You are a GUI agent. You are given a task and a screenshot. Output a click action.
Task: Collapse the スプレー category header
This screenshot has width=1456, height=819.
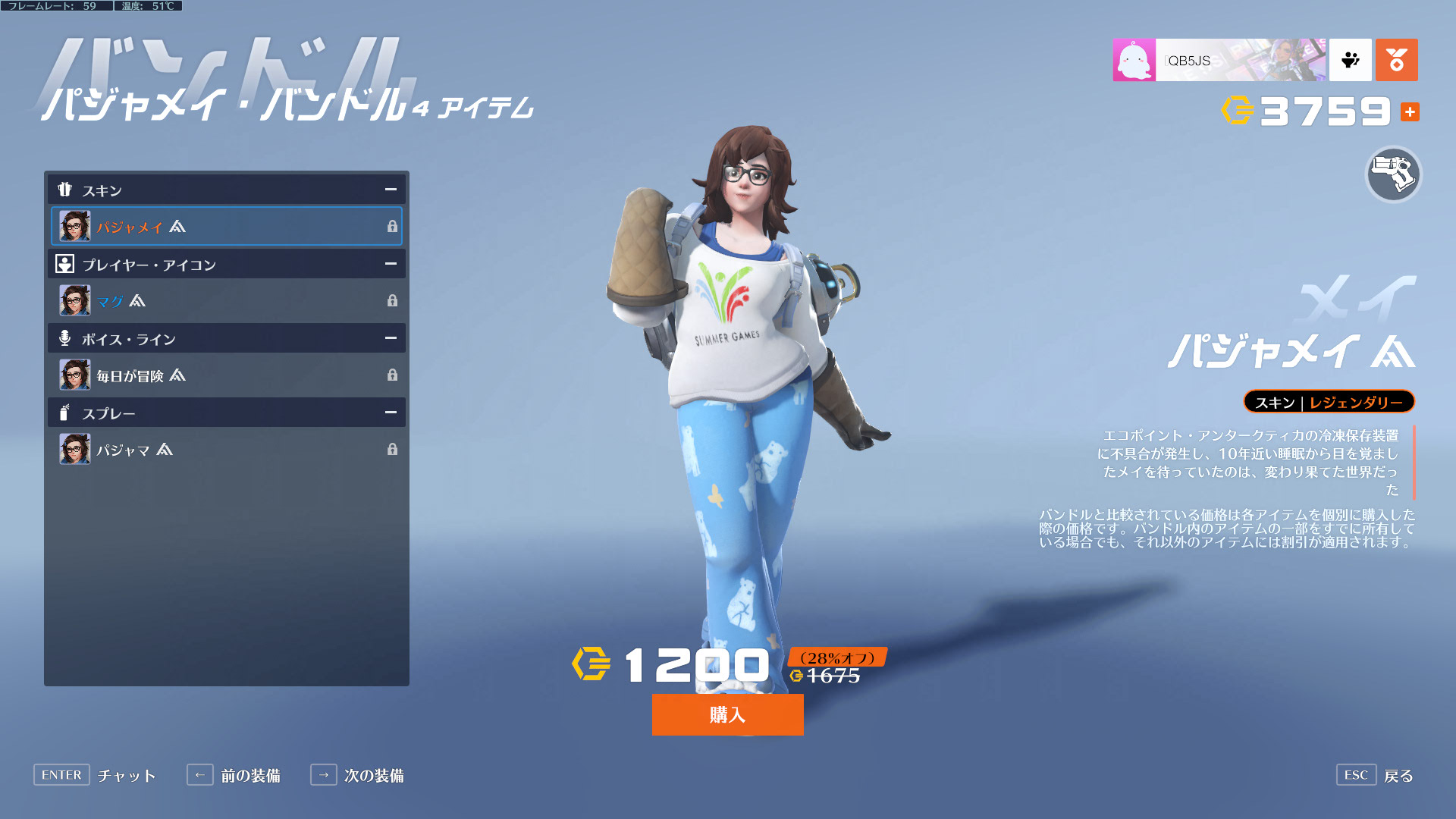(x=391, y=413)
